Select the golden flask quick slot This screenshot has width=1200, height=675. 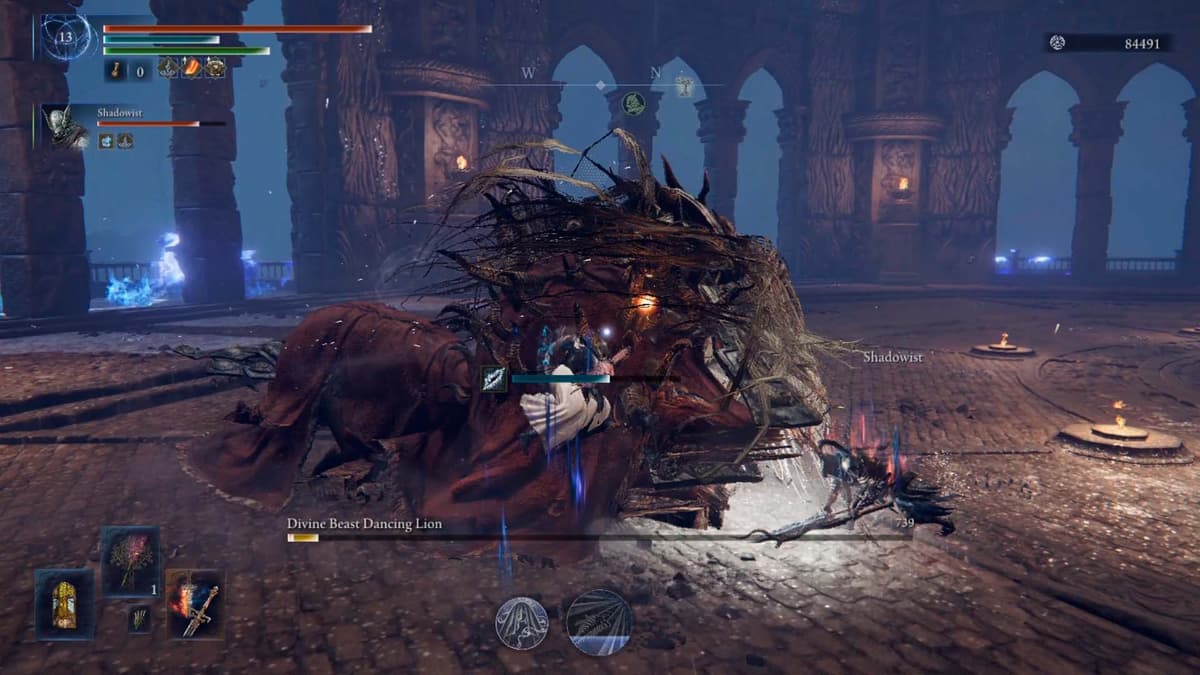[64, 605]
